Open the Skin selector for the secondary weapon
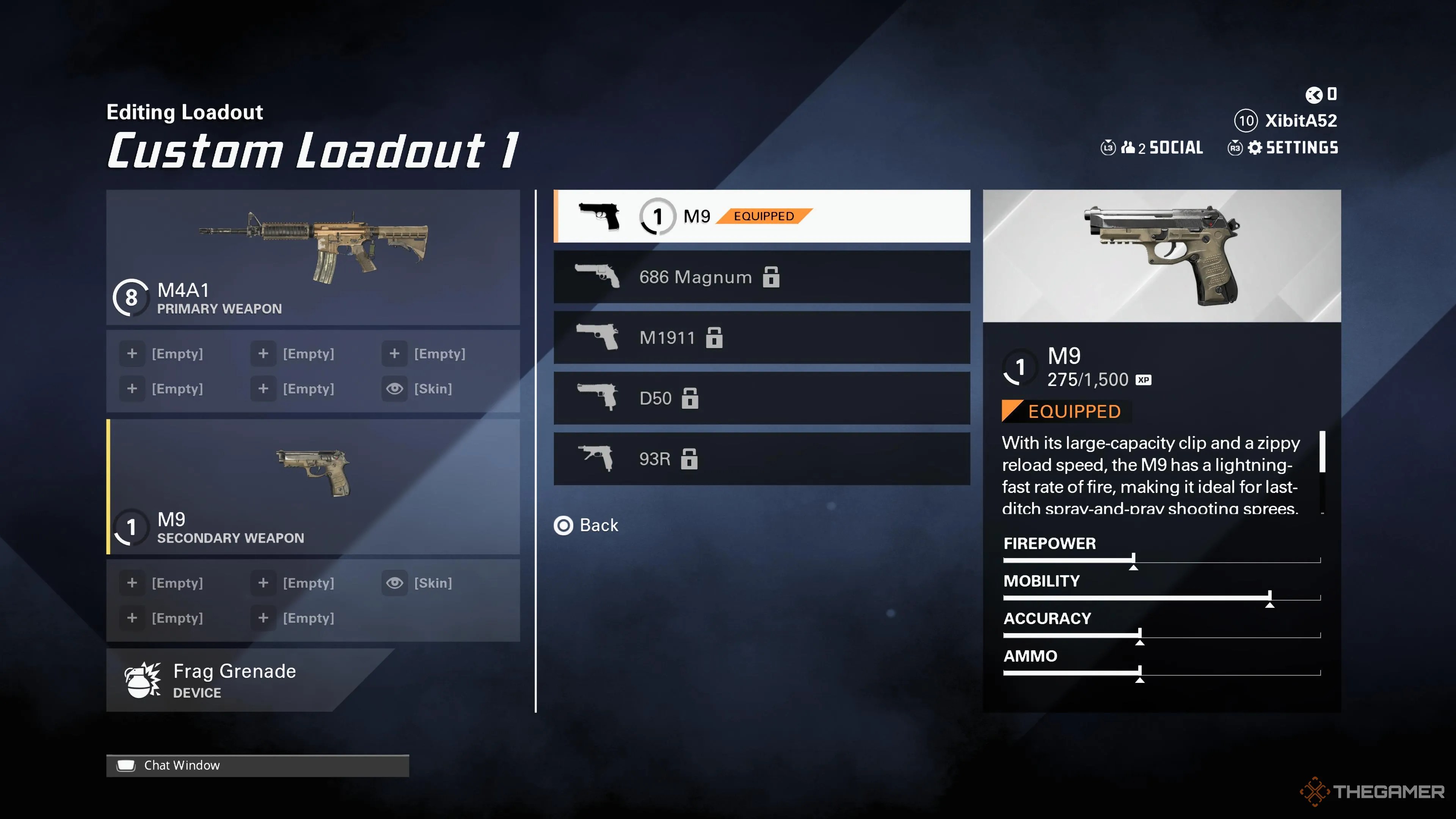1456x819 pixels. pyautogui.click(x=394, y=583)
